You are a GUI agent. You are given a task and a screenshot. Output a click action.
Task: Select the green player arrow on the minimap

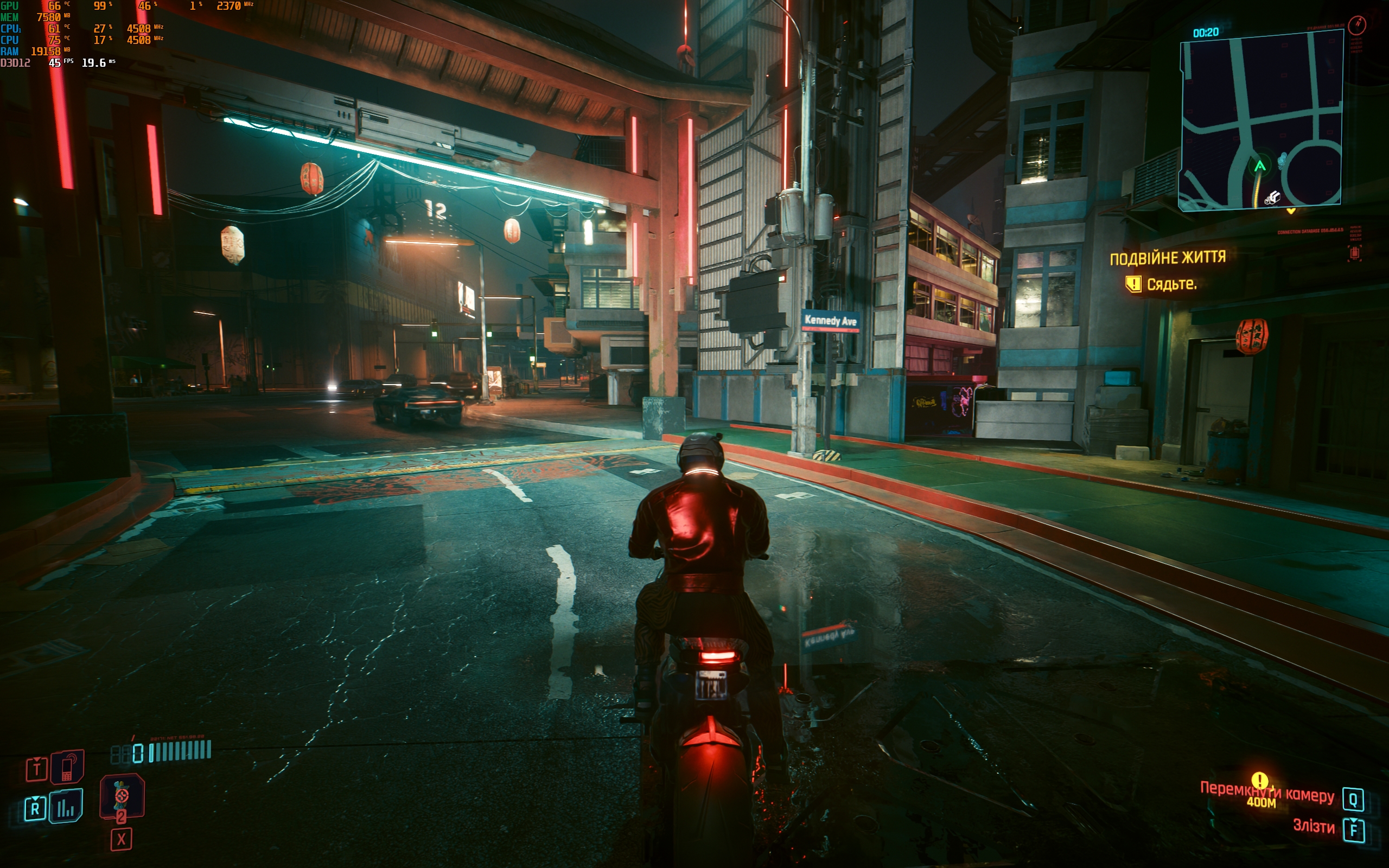[x=1260, y=167]
